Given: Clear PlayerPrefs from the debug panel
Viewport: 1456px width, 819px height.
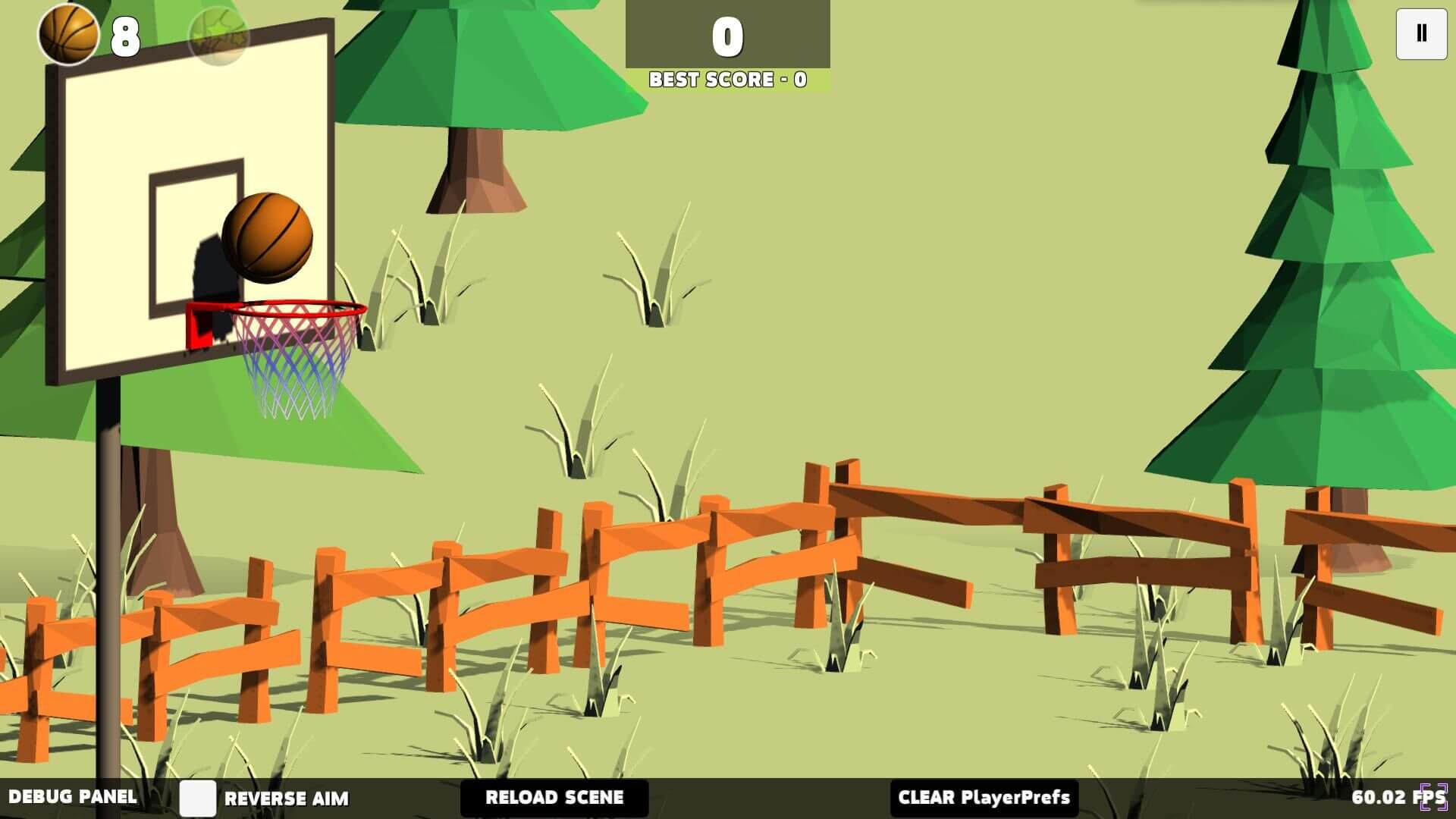Looking at the screenshot, I should point(984,798).
